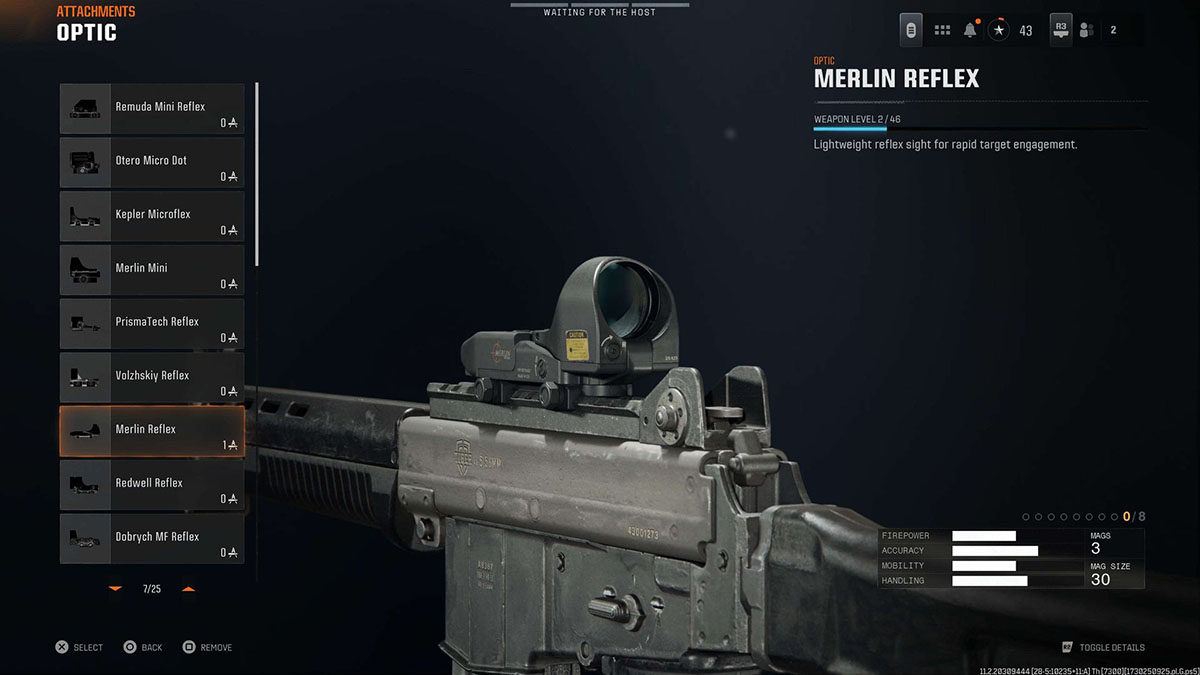This screenshot has height=675, width=1200.
Task: Choose the Otero Micro Dot attachment
Action: click(x=152, y=162)
